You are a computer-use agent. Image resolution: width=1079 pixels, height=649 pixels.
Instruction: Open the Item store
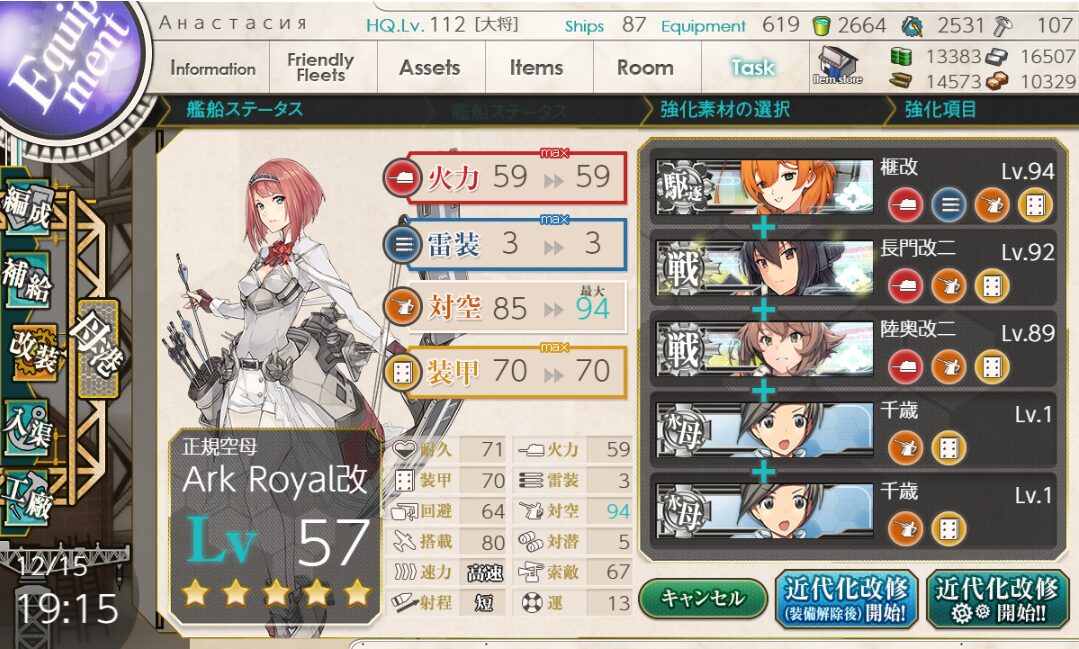[x=838, y=66]
